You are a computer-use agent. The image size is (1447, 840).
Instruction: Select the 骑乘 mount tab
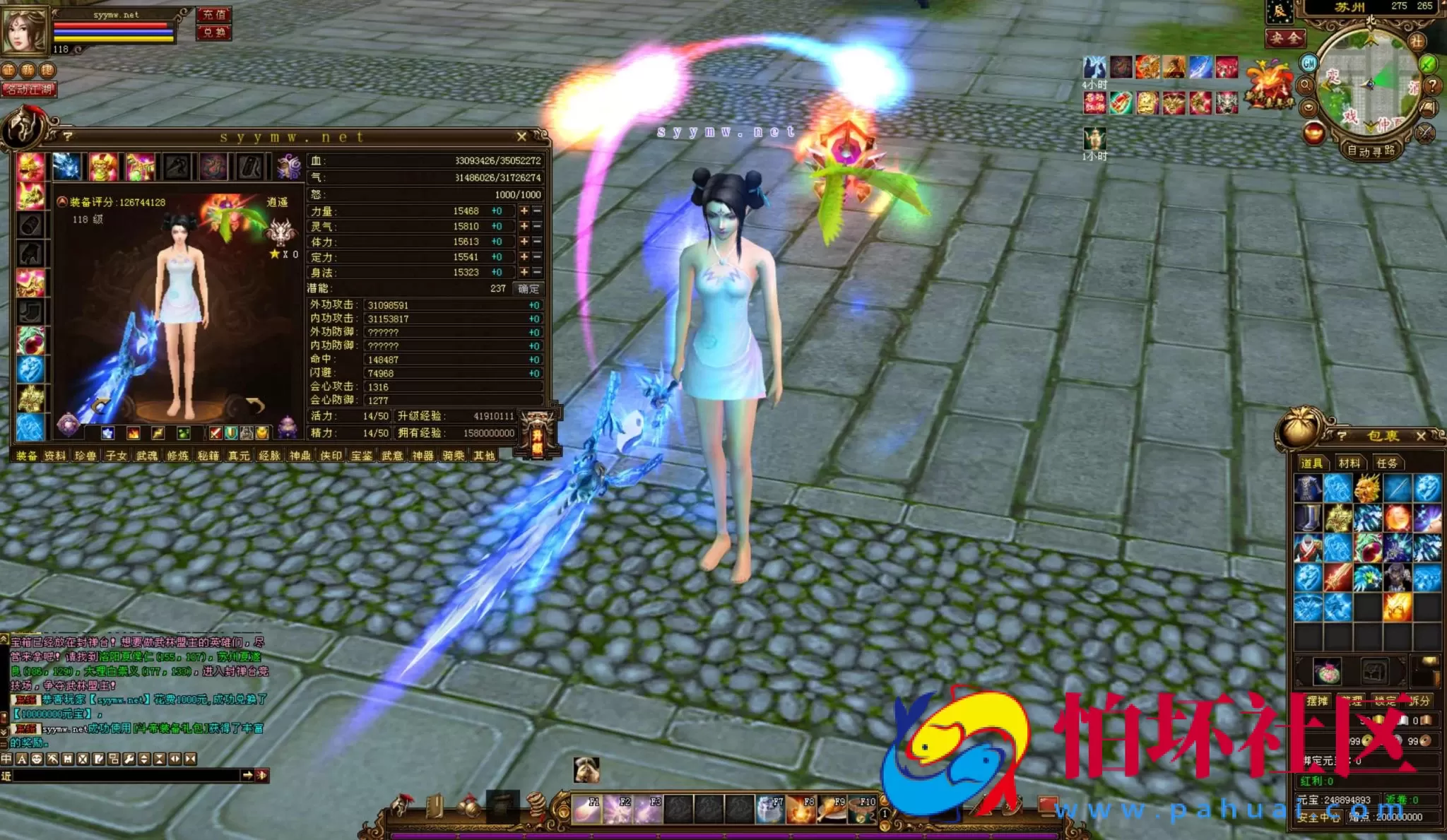click(453, 456)
